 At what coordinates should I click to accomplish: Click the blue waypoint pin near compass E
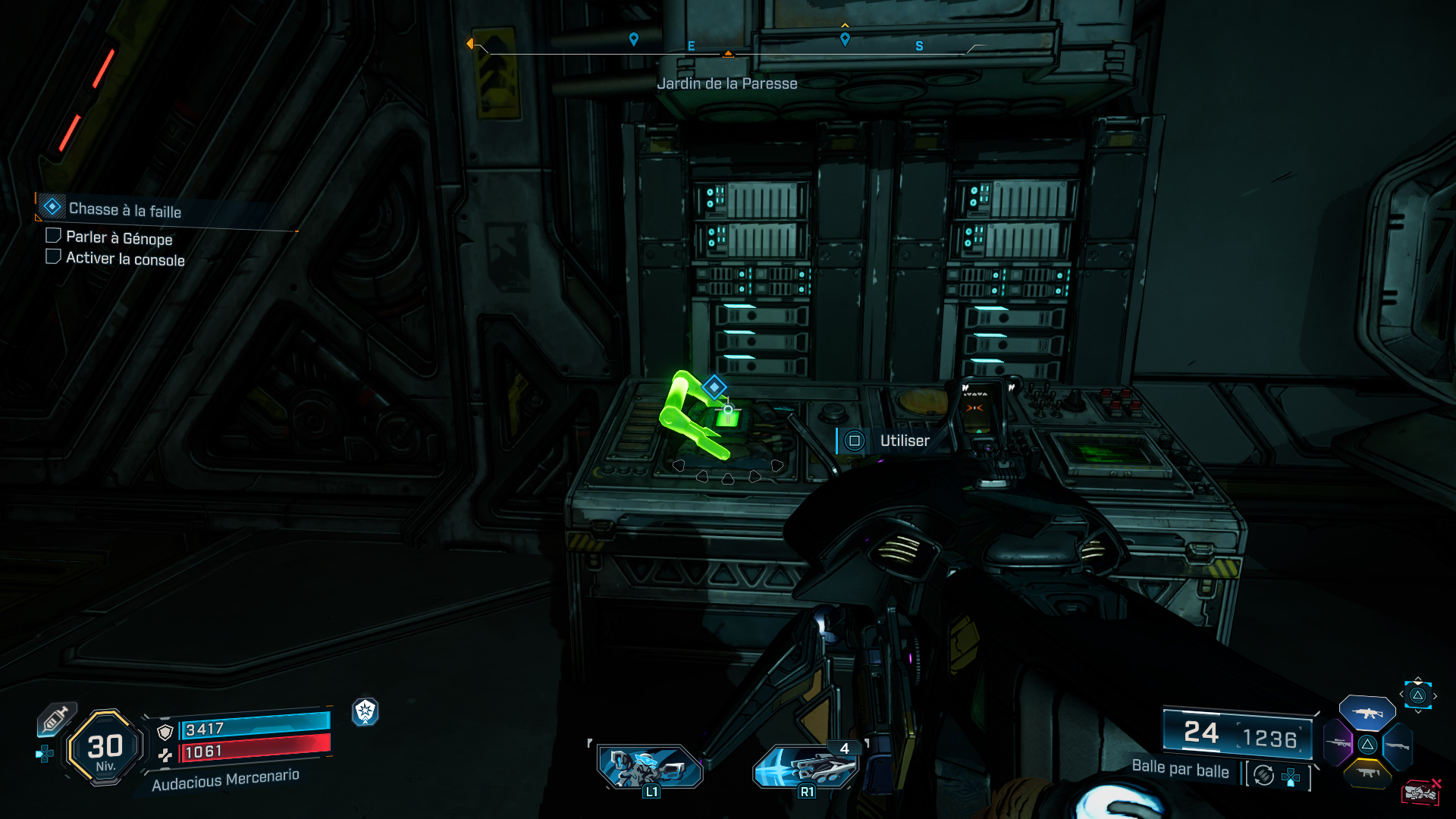click(x=634, y=39)
